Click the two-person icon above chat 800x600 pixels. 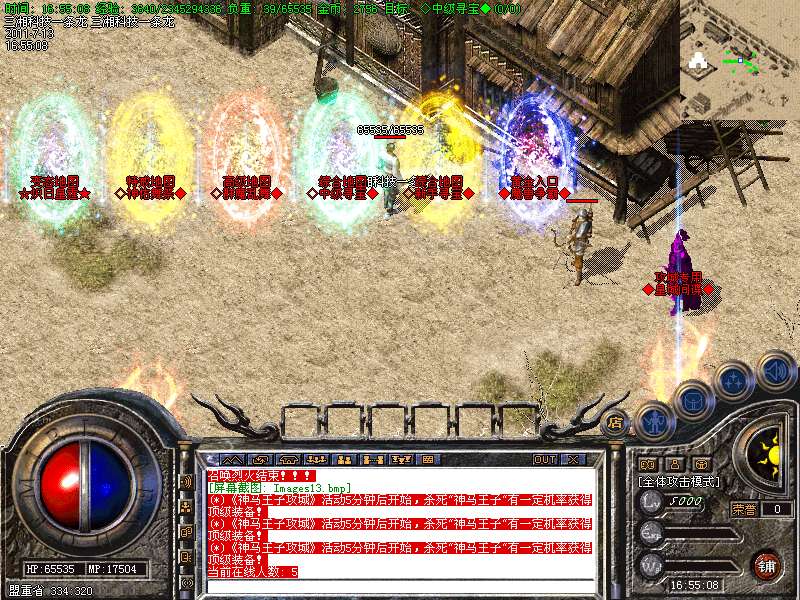point(343,459)
